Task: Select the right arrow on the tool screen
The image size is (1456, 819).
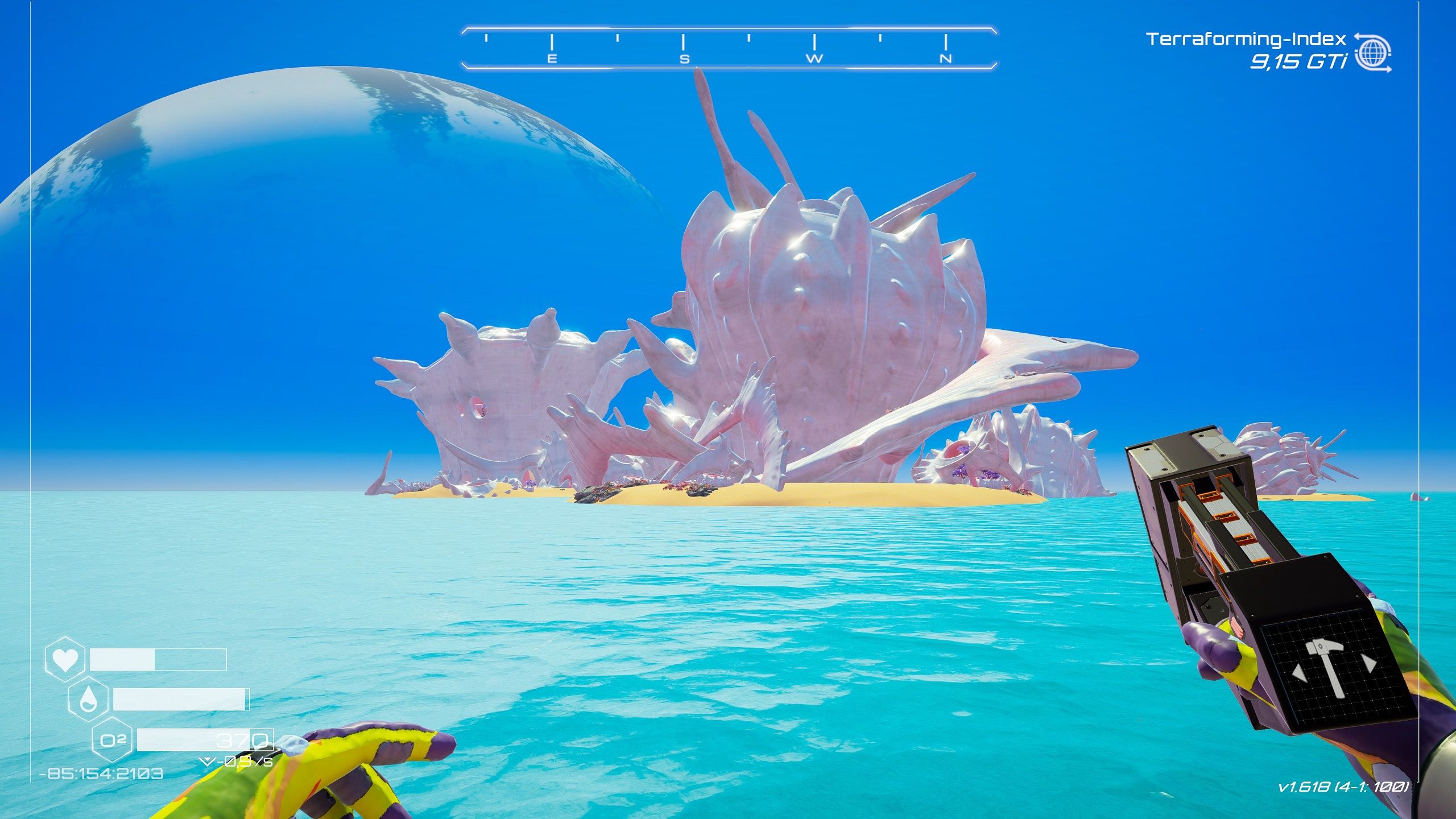Action: [1370, 664]
